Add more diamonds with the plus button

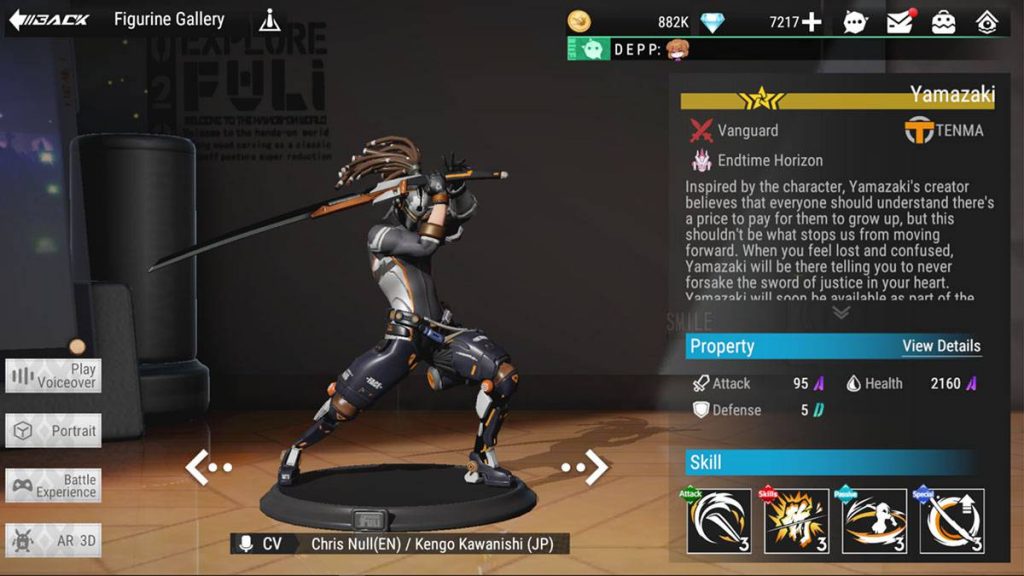(811, 22)
